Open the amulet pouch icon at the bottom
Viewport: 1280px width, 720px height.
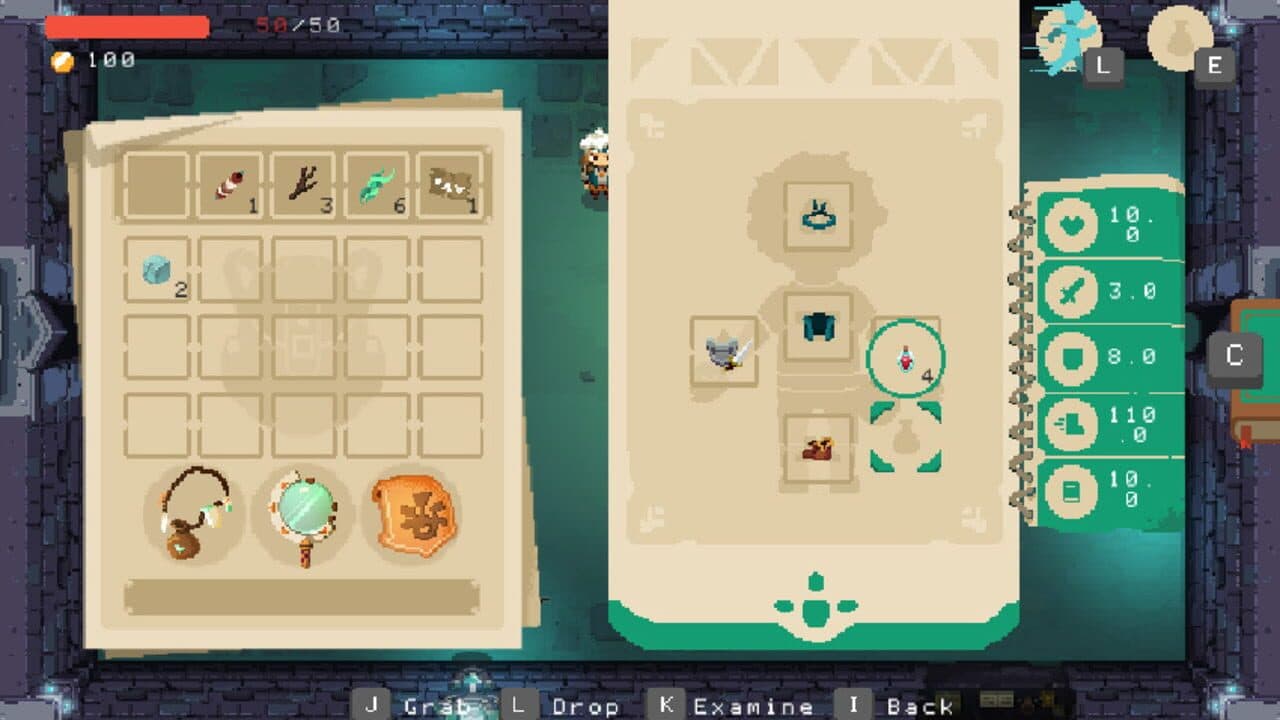(x=195, y=520)
